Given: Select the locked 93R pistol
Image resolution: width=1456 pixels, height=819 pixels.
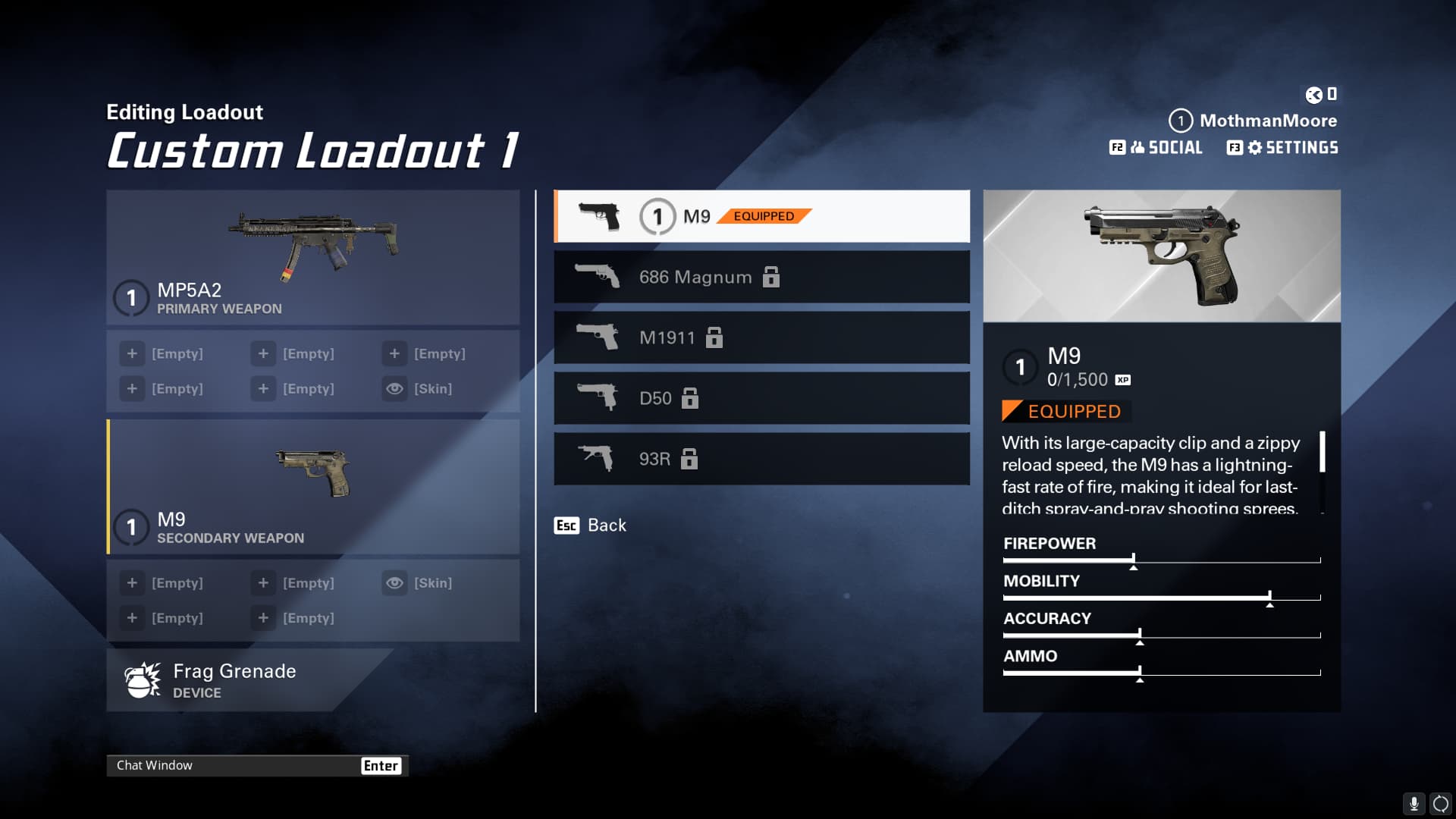Looking at the screenshot, I should pyautogui.click(x=761, y=459).
